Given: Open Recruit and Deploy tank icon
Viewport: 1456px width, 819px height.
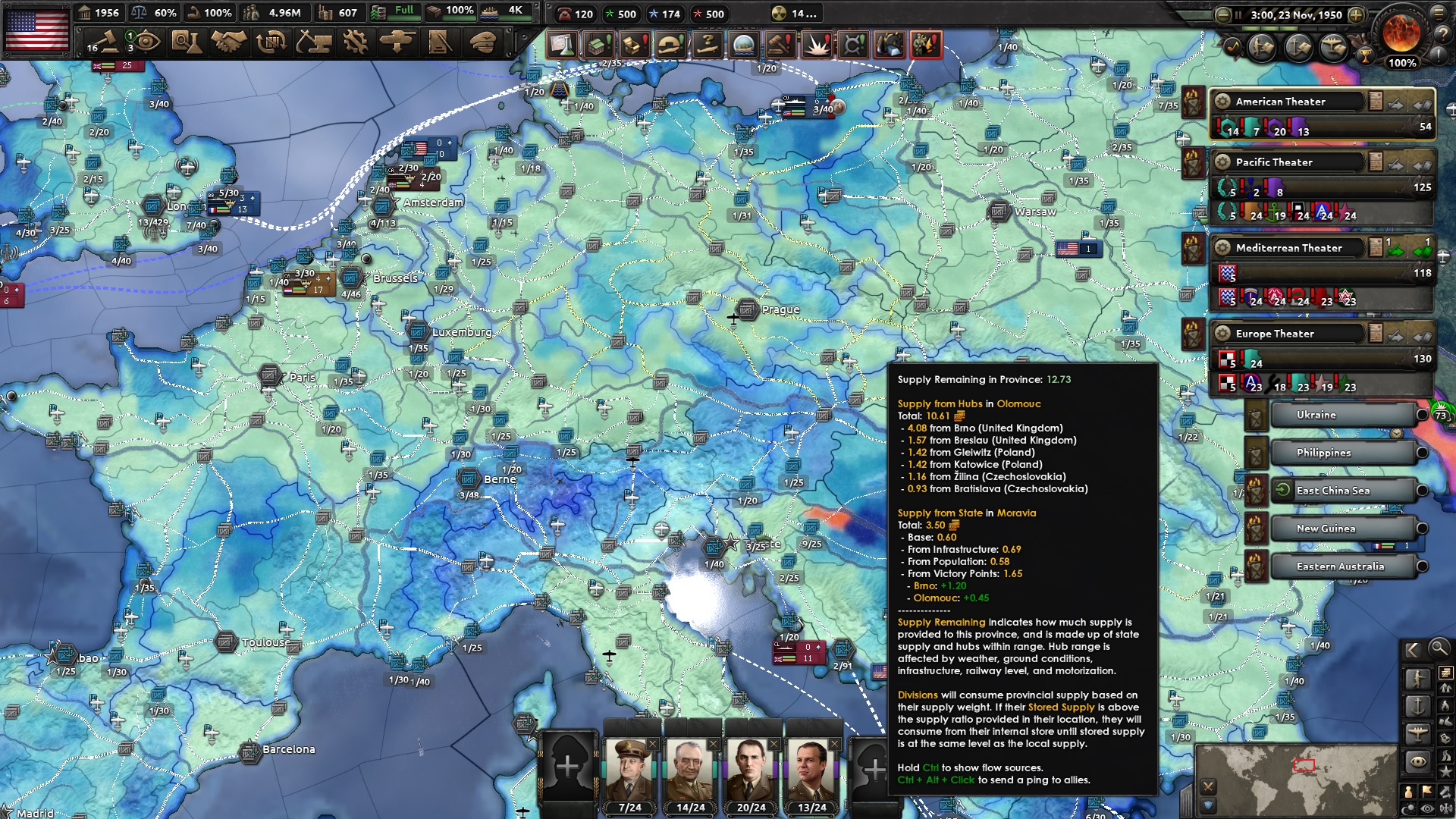Looking at the screenshot, I should click(397, 43).
